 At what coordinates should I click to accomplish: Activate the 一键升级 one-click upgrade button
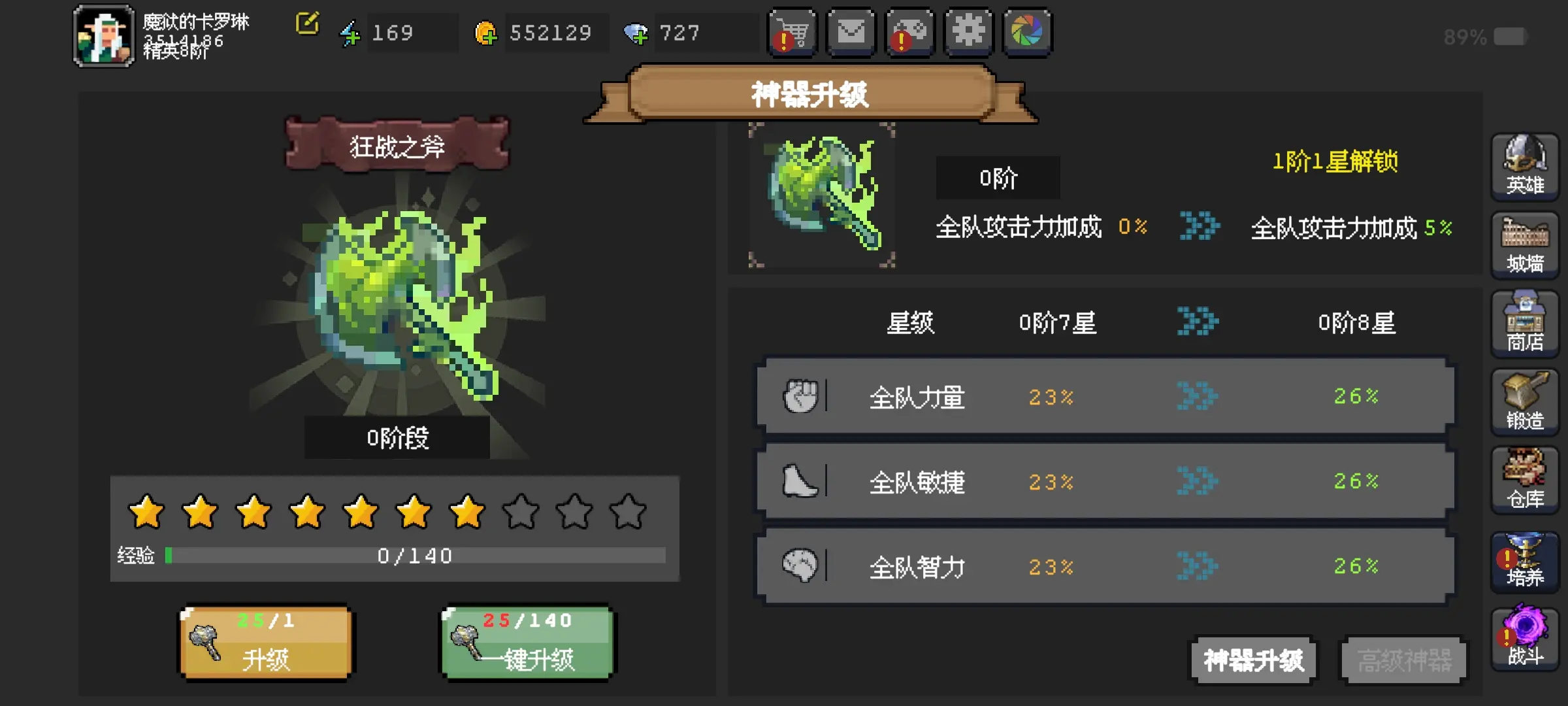(x=528, y=643)
